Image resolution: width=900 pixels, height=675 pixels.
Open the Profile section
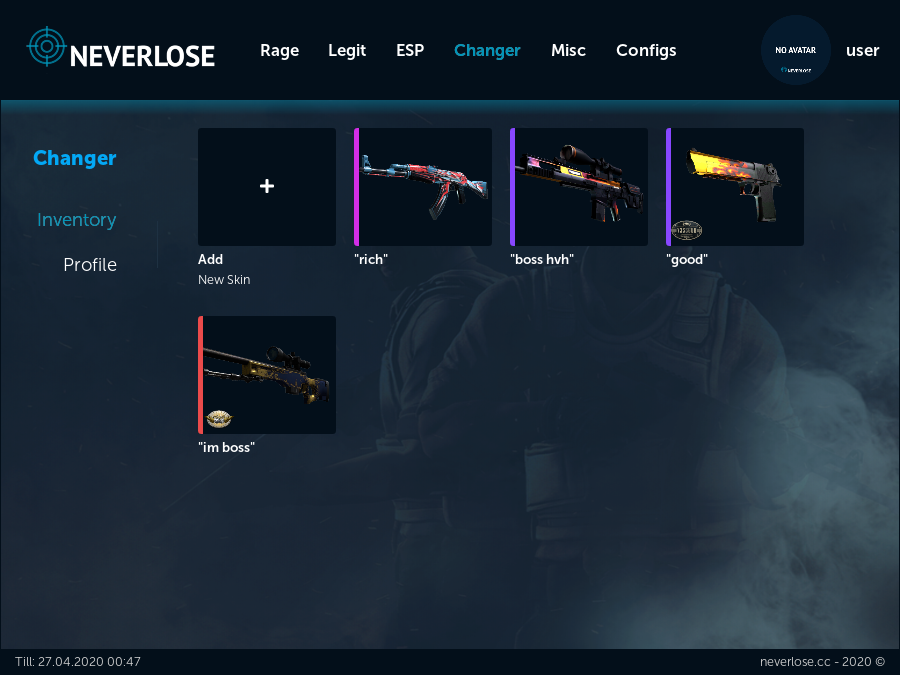tap(90, 265)
